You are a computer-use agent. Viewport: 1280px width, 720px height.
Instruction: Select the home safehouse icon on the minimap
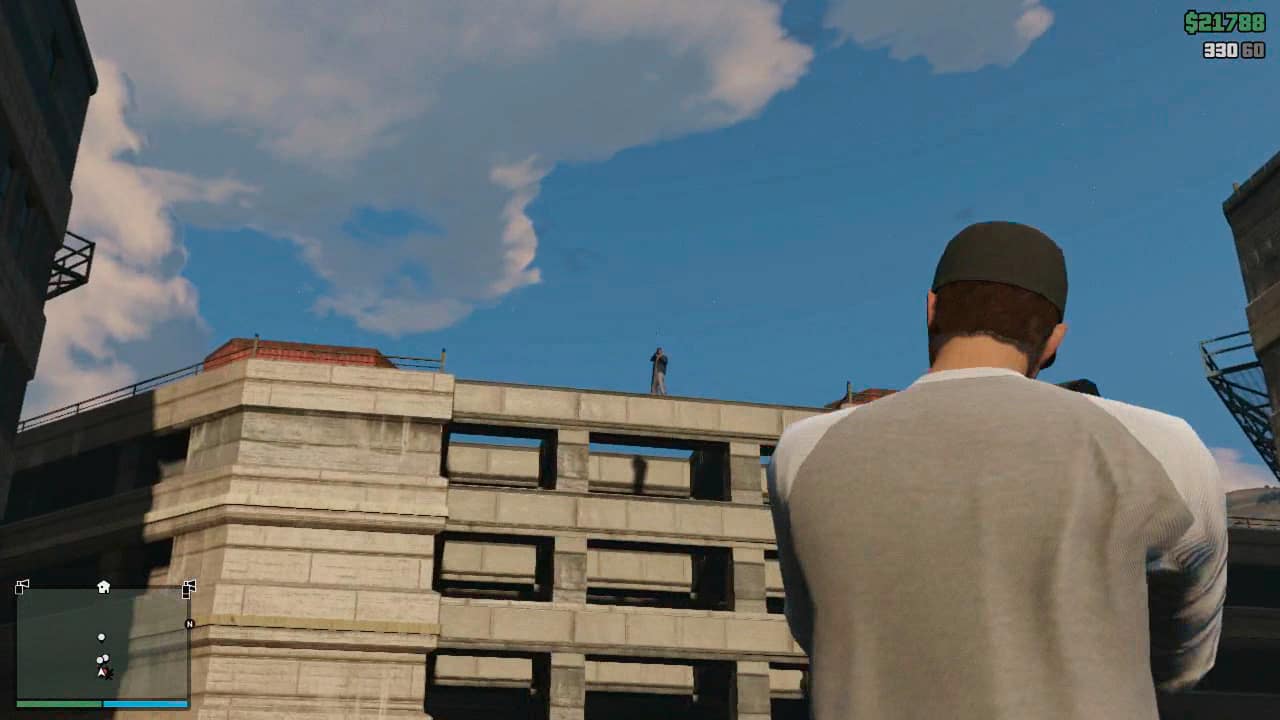pos(102,587)
